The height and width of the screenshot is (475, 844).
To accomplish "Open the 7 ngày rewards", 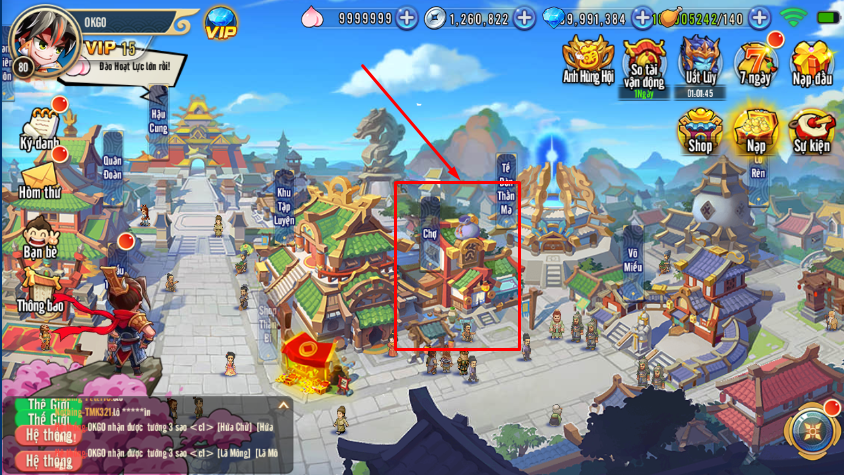I will [x=756, y=63].
